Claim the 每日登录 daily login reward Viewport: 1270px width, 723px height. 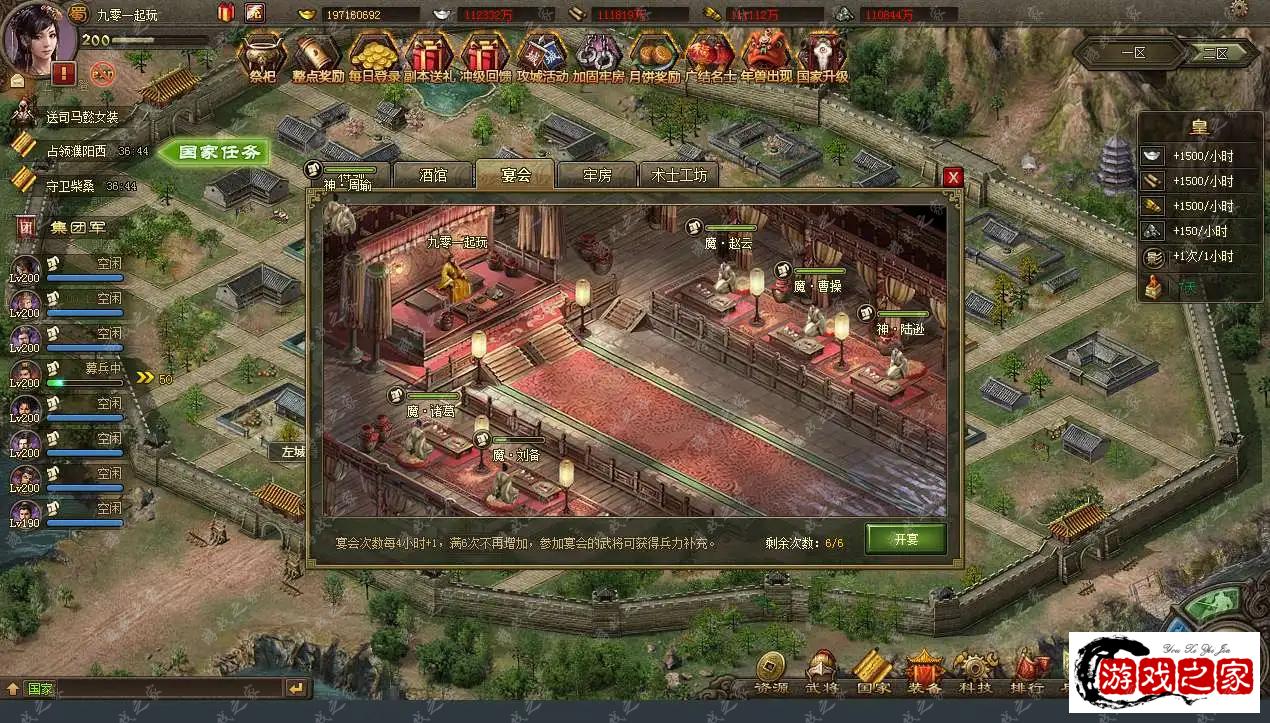[x=374, y=56]
